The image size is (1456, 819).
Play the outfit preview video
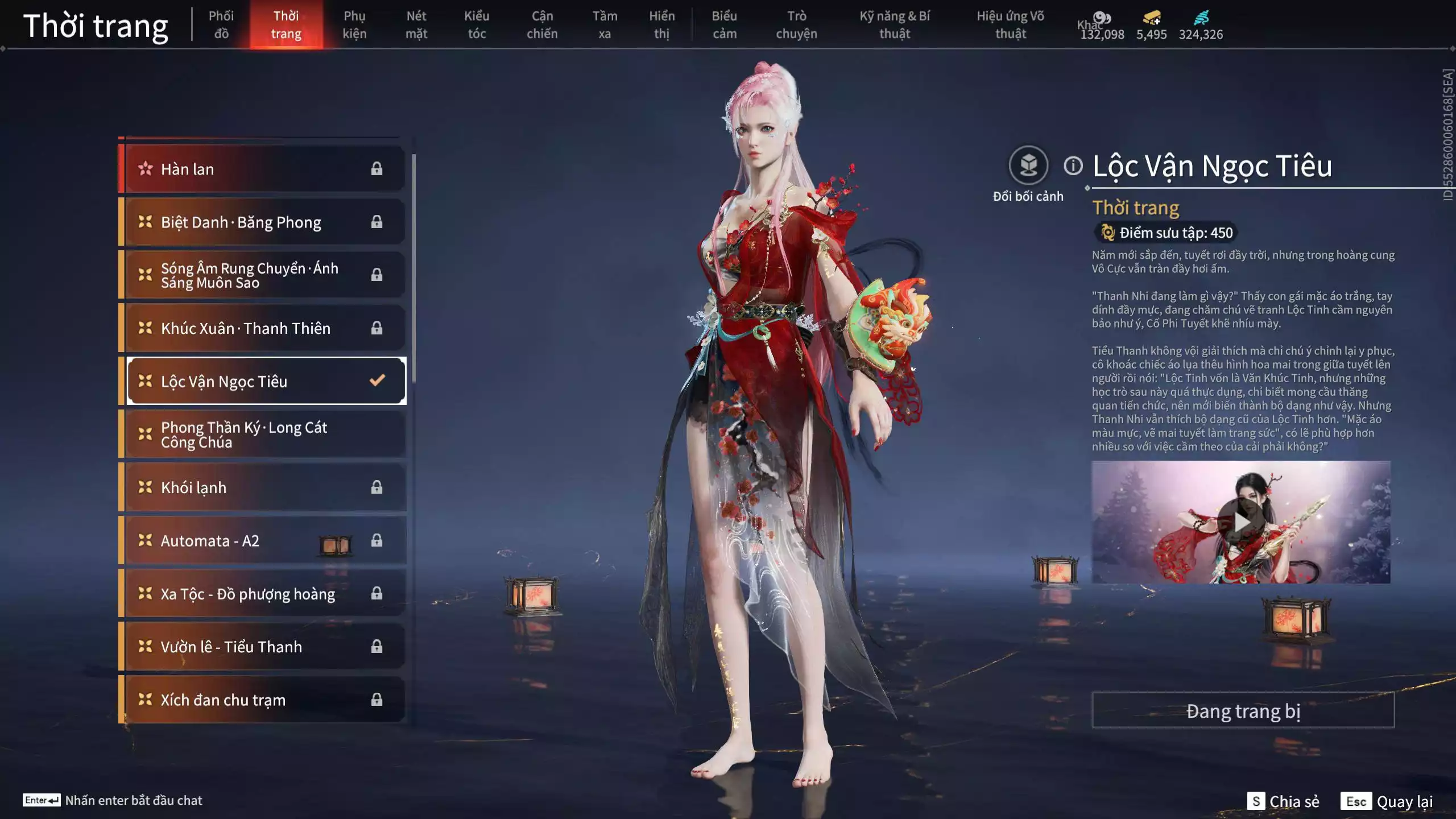click(1240, 522)
